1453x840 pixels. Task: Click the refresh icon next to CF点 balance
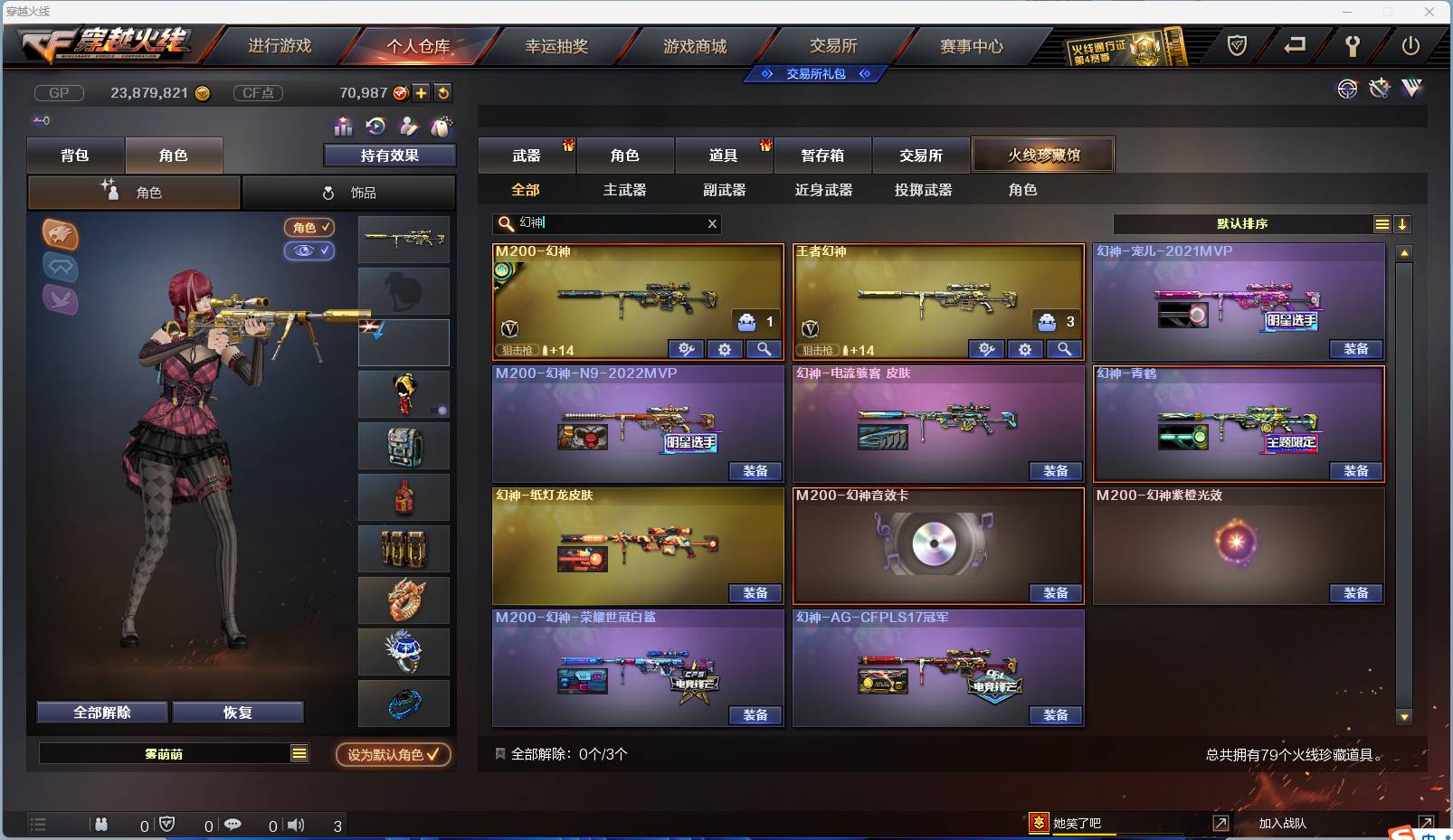point(442,92)
